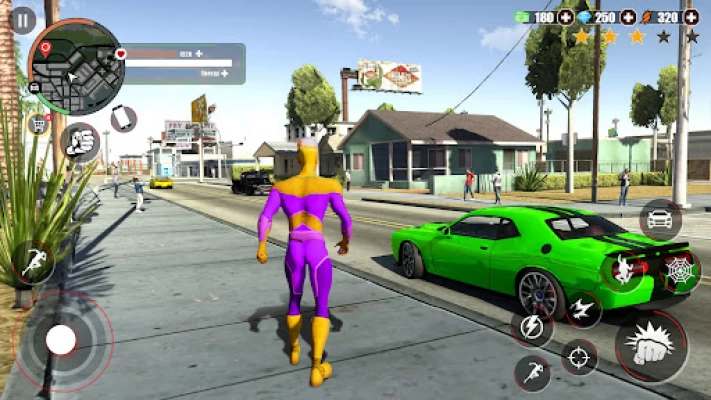711x400 pixels.
Task: Tap the running figure button above the joystick
Action: coord(34,262)
